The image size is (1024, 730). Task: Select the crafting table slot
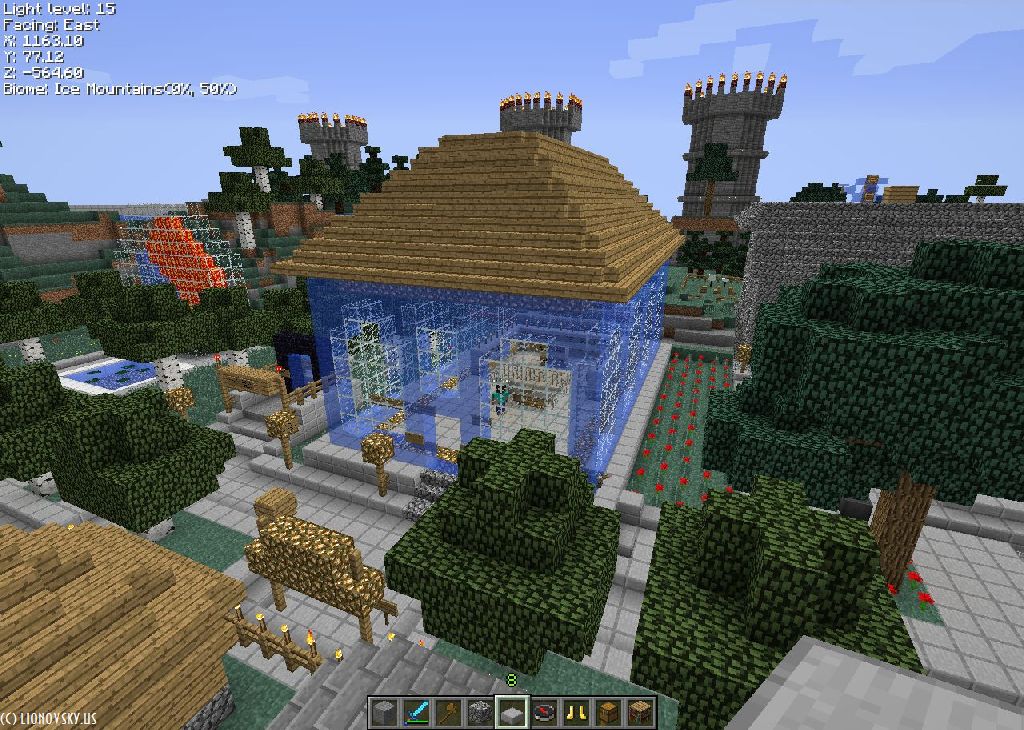pos(640,712)
